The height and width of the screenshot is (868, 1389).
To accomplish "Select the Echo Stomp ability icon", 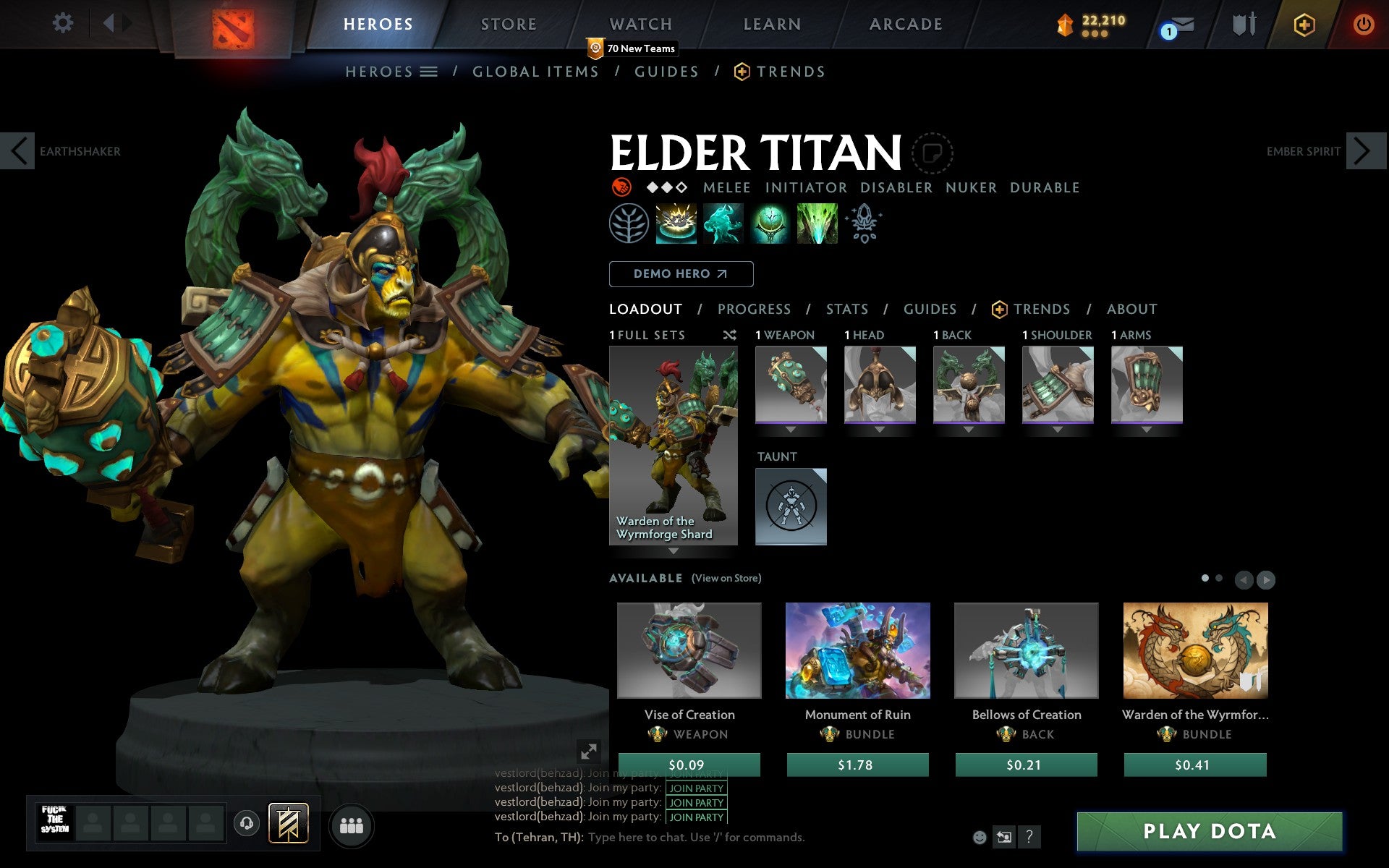I will [676, 224].
